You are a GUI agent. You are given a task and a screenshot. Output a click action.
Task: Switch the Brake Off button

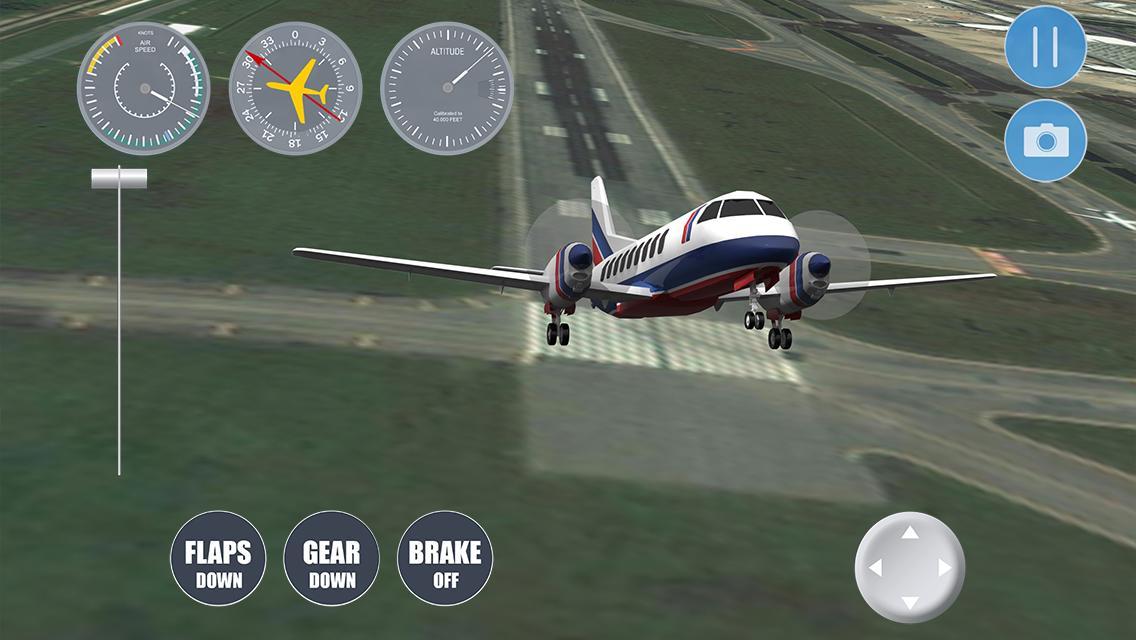445,558
